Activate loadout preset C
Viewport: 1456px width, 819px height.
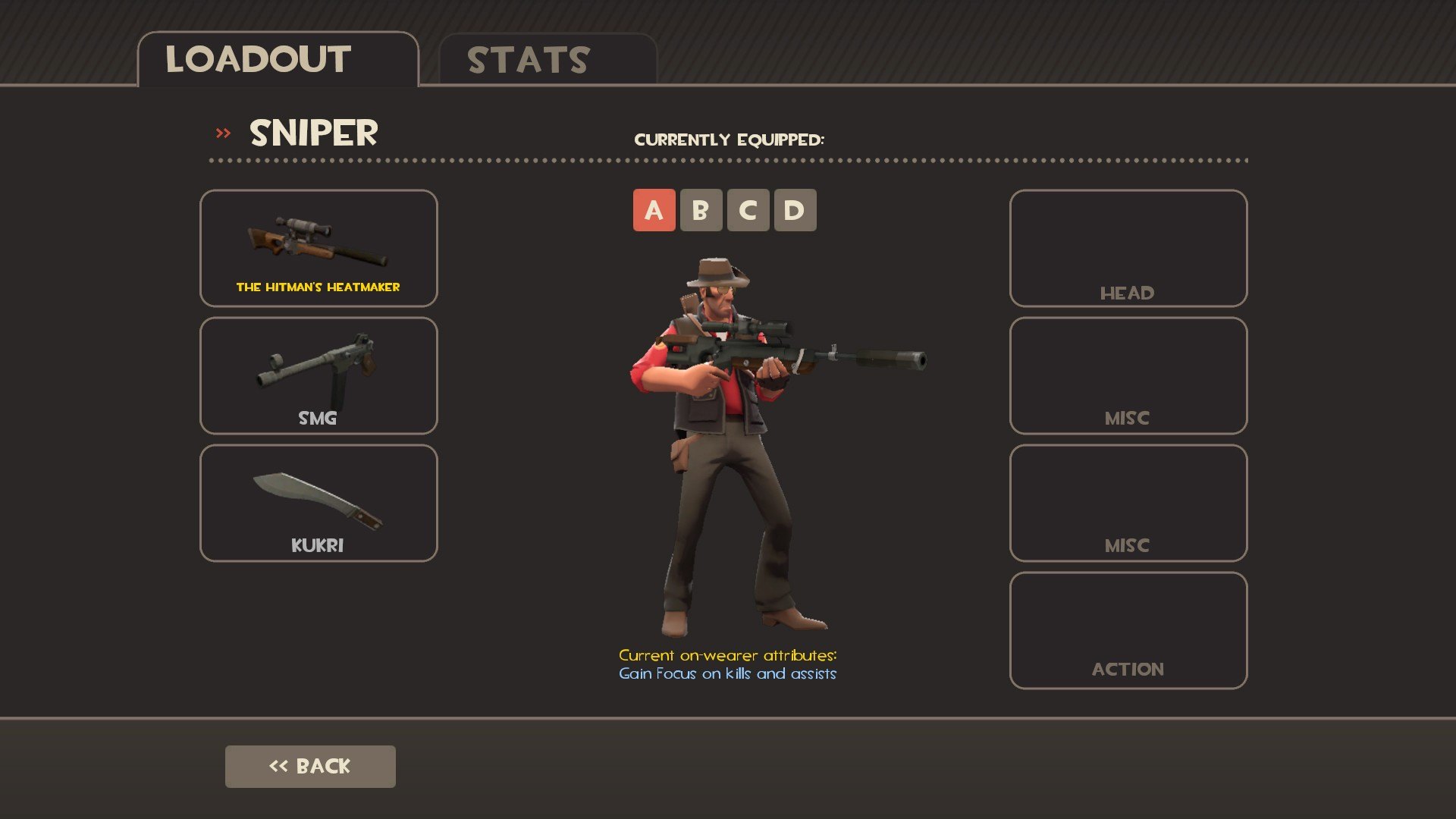pos(748,210)
